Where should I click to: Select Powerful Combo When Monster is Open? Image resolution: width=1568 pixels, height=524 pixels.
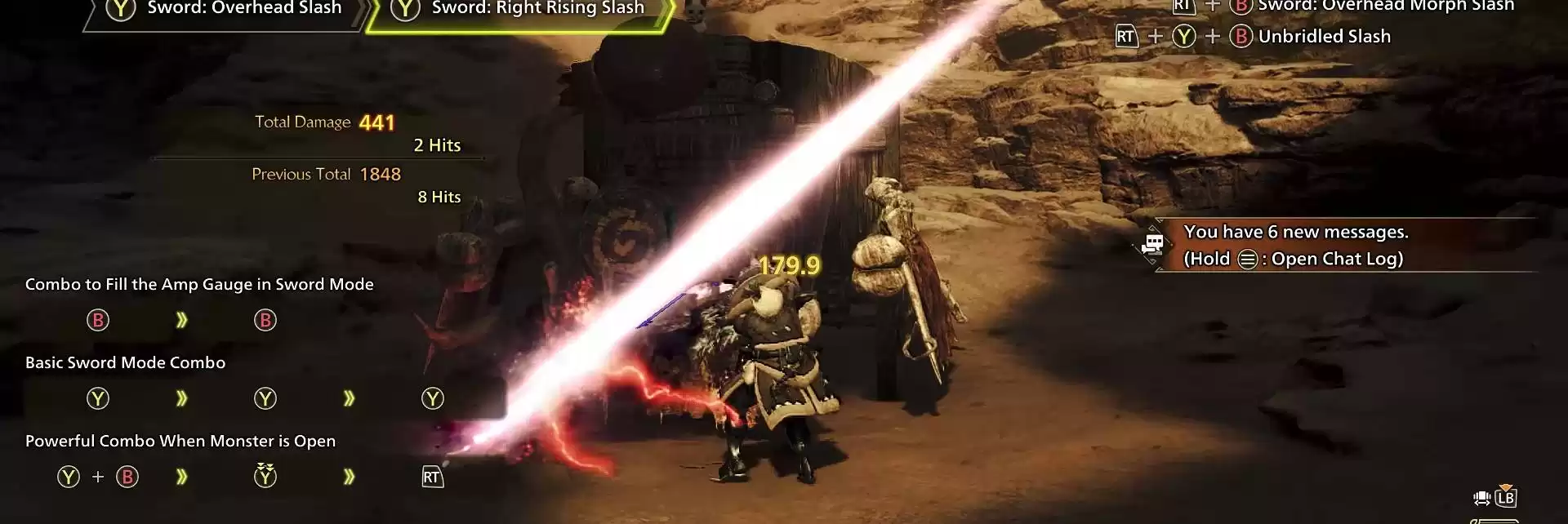tap(180, 442)
